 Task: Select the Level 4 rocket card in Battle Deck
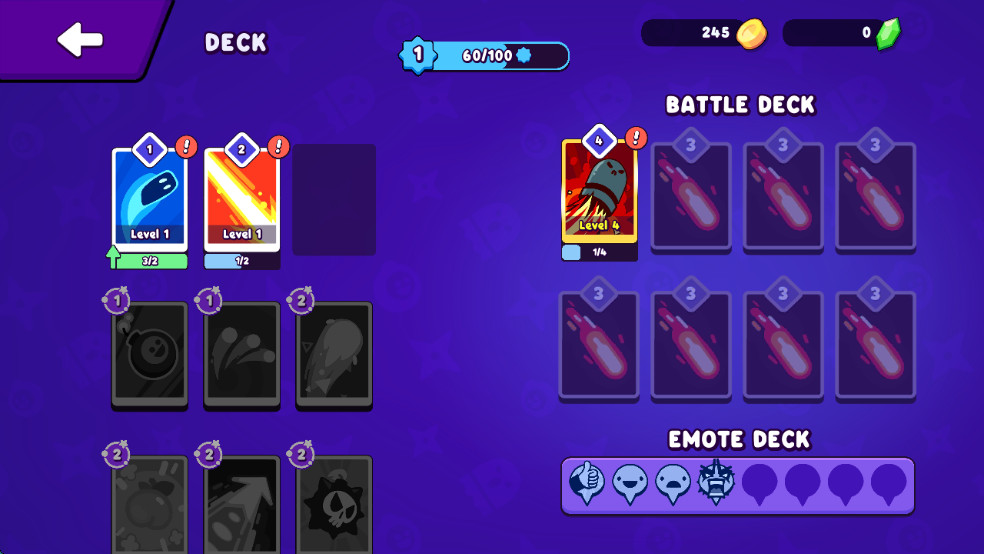pos(599,191)
